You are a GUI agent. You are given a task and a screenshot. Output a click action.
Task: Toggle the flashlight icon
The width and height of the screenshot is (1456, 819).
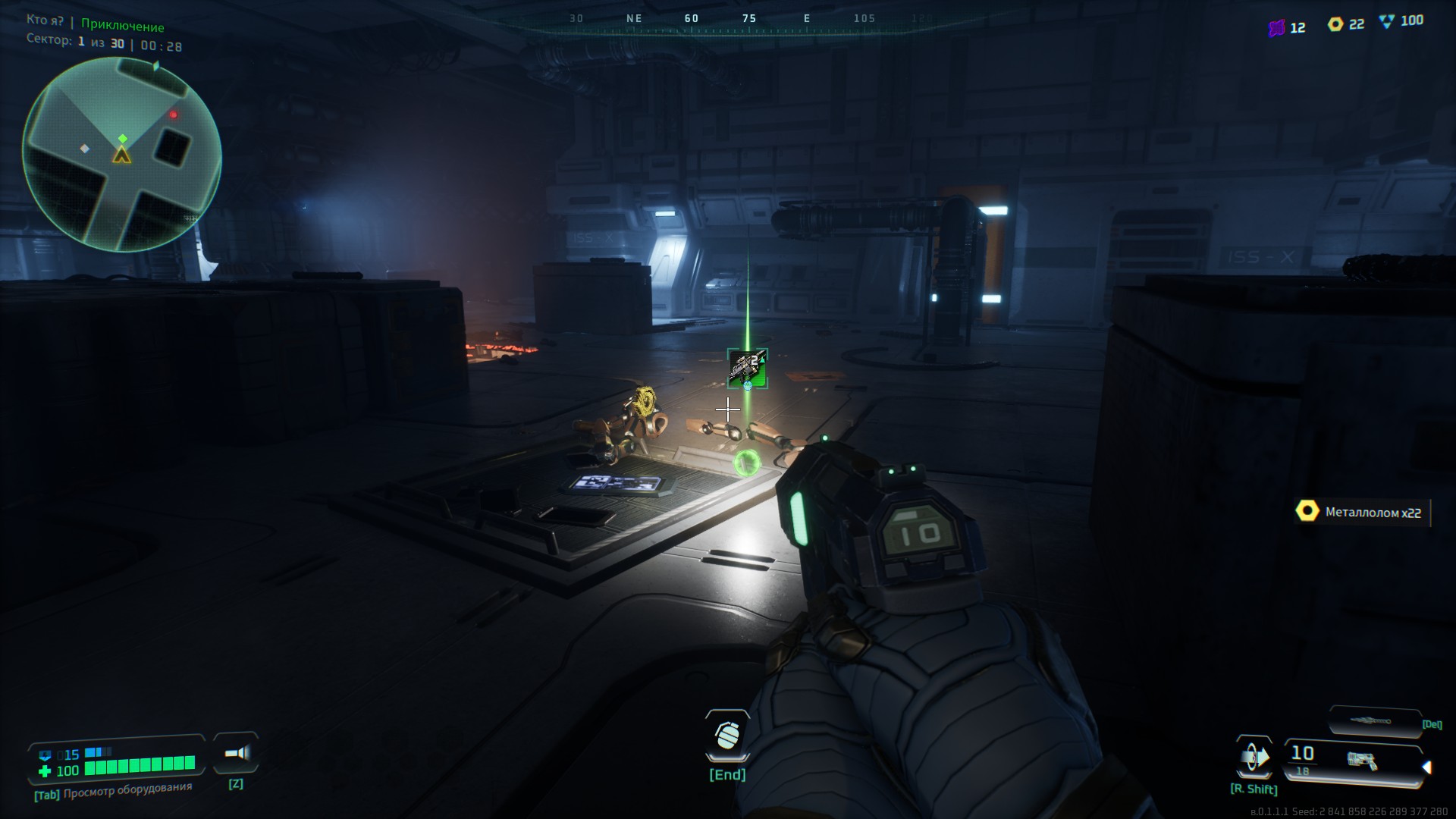[237, 753]
